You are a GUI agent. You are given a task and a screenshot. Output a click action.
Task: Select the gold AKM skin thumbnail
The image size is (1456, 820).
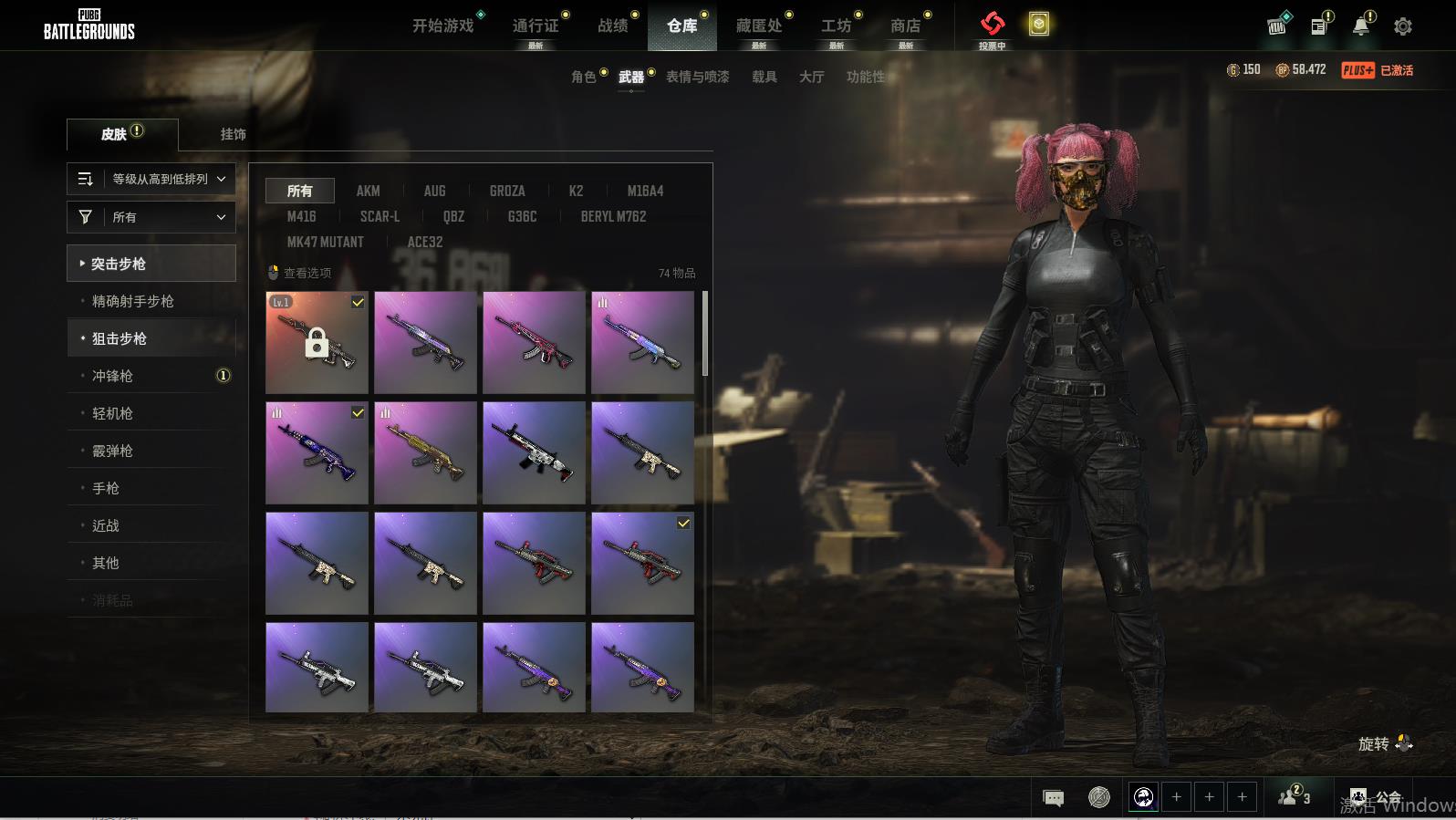coord(425,453)
